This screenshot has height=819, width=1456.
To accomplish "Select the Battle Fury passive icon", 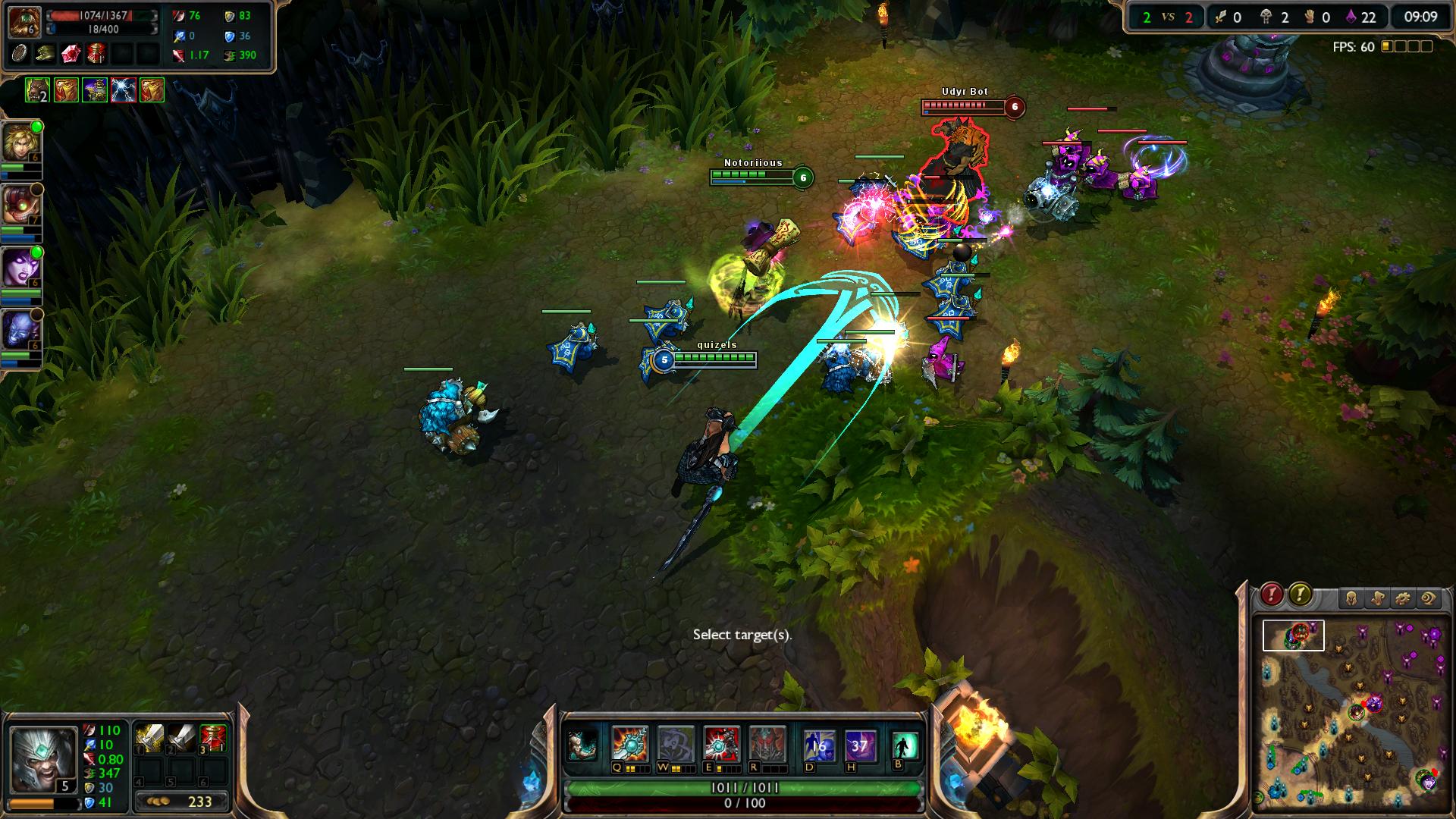I will tap(582, 745).
